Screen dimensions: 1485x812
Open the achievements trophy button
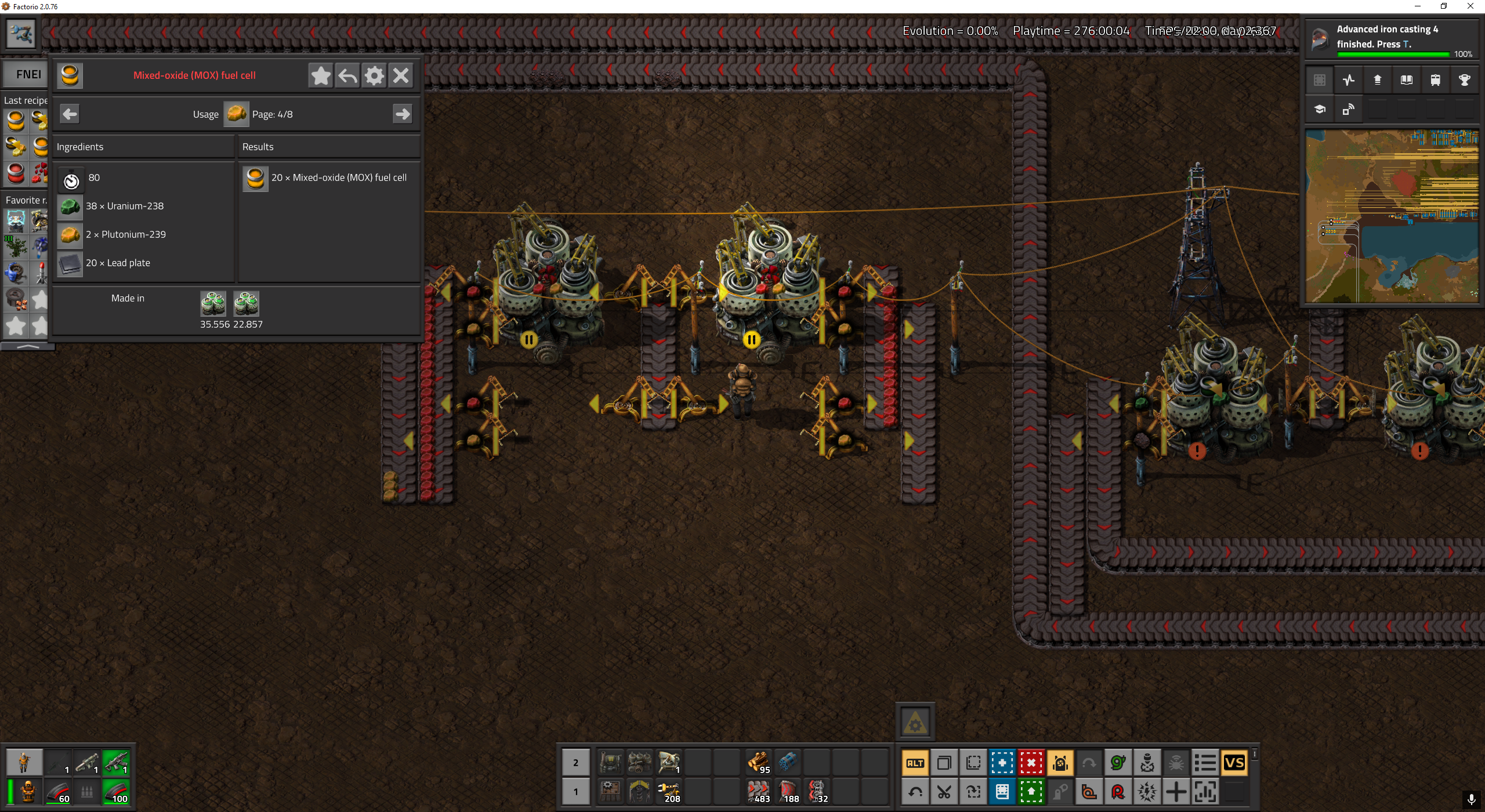pos(1464,80)
